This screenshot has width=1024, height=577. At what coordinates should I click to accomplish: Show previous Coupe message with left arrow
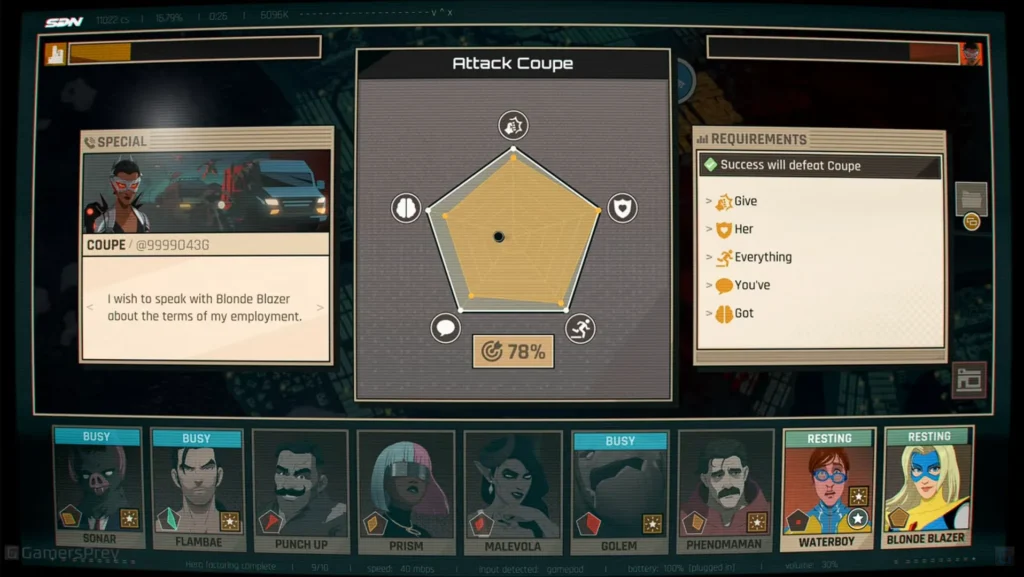pyautogui.click(x=92, y=308)
